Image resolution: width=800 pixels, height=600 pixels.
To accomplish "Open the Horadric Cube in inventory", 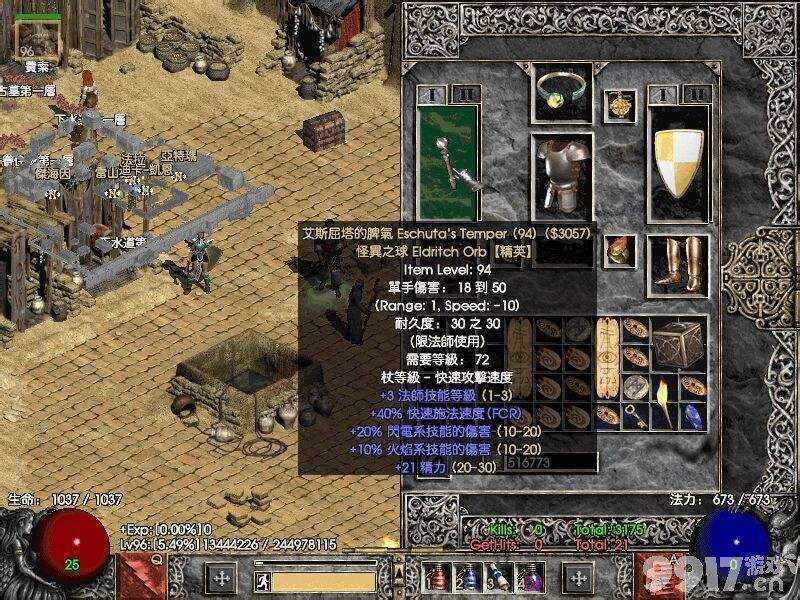I will click(x=678, y=345).
